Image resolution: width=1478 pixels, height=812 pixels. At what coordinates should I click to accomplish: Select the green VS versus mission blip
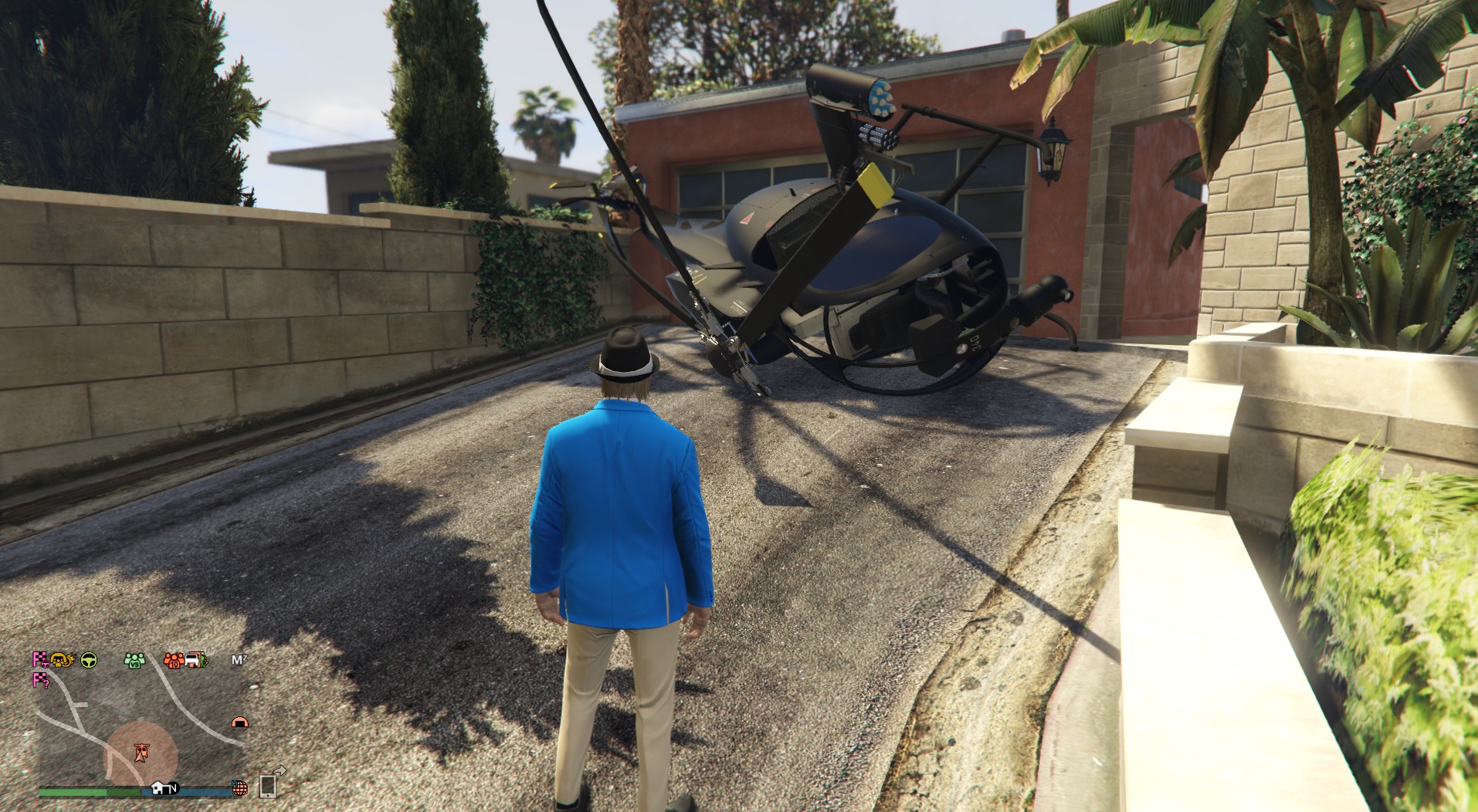(134, 661)
